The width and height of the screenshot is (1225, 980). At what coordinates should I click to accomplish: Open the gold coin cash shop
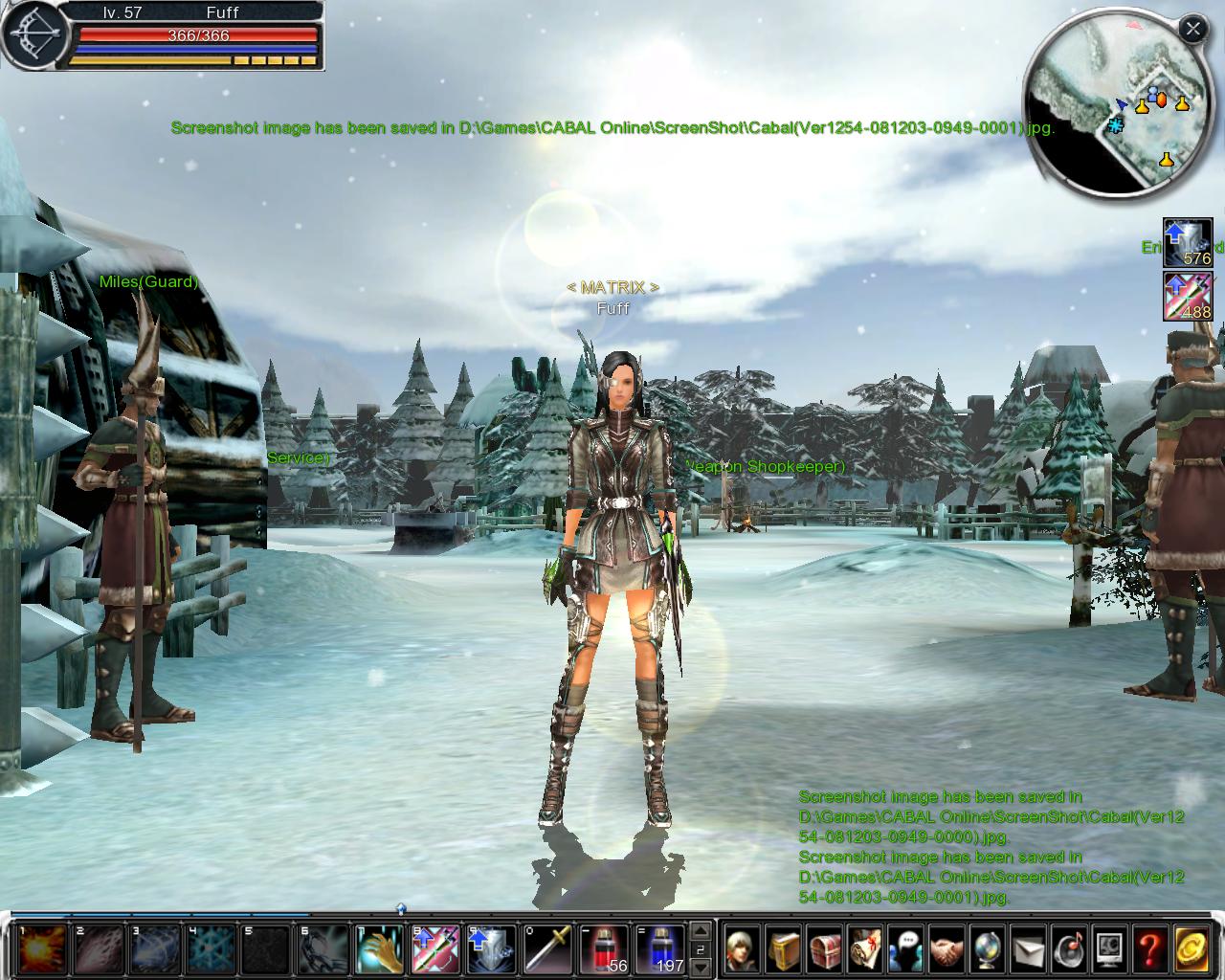1192,949
